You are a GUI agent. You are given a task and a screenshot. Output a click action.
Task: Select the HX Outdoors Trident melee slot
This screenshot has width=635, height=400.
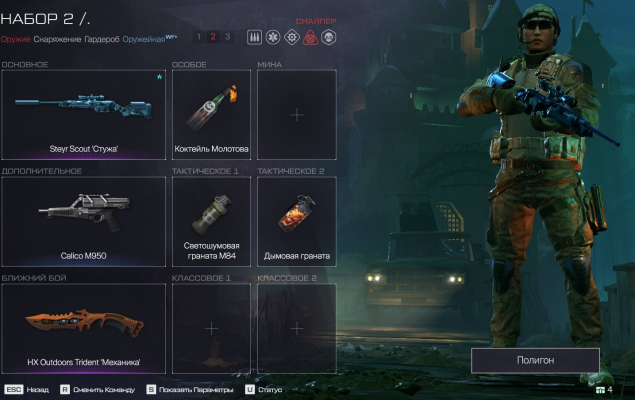(x=84, y=328)
